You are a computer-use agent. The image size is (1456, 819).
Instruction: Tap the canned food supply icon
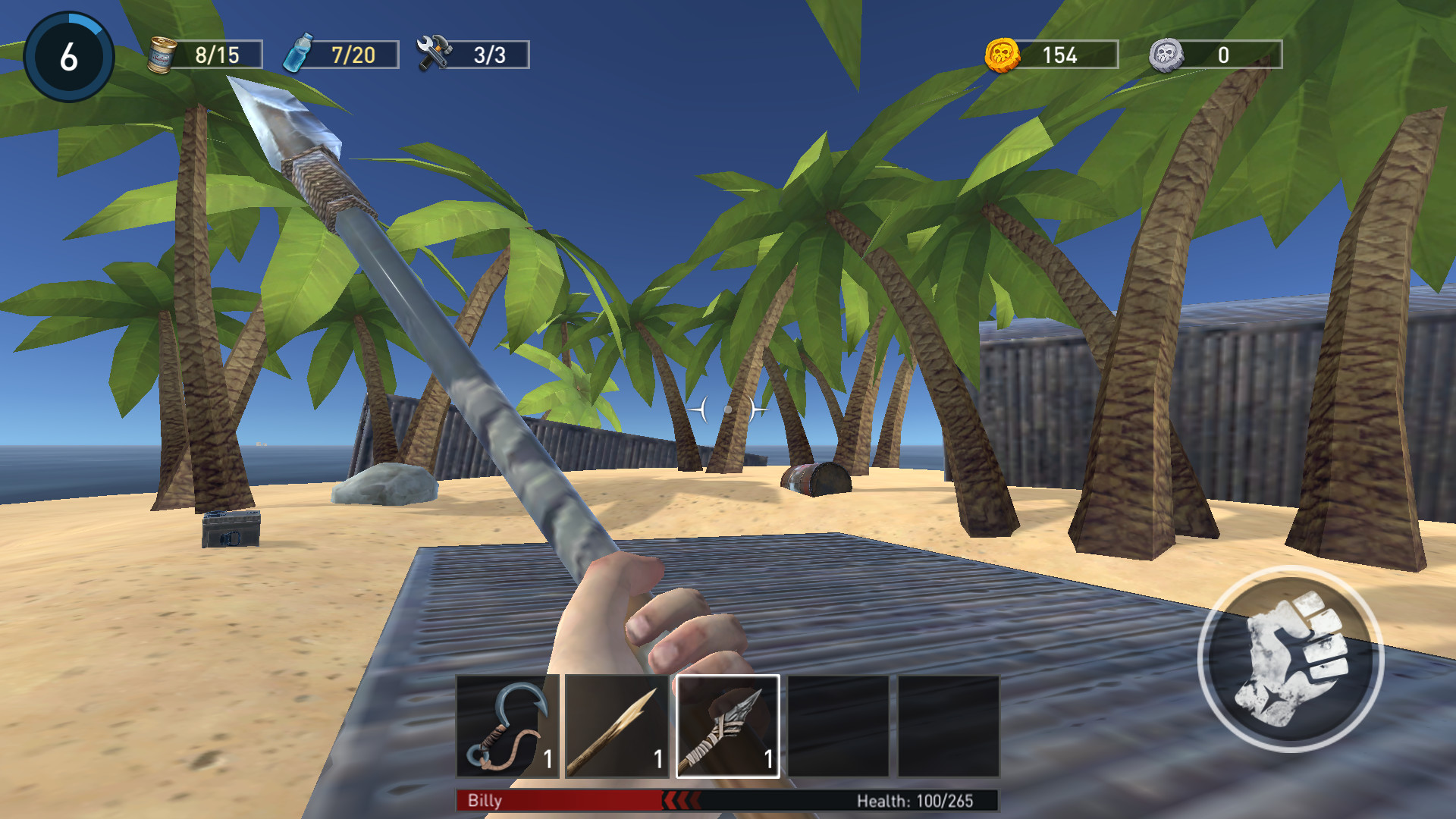pos(162,53)
